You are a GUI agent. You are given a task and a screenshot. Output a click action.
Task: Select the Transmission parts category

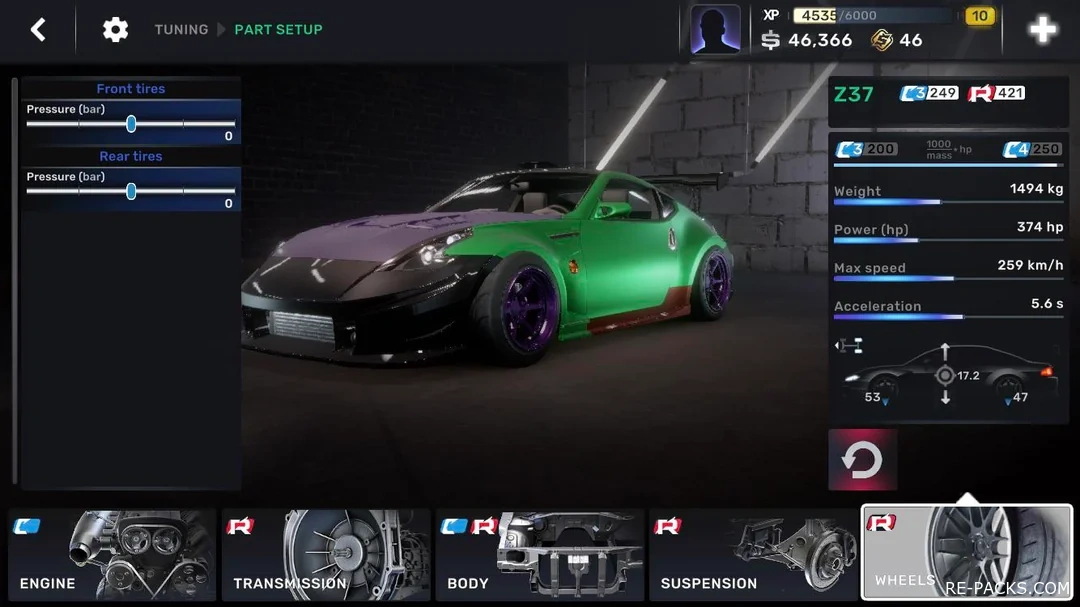[x=325, y=555]
